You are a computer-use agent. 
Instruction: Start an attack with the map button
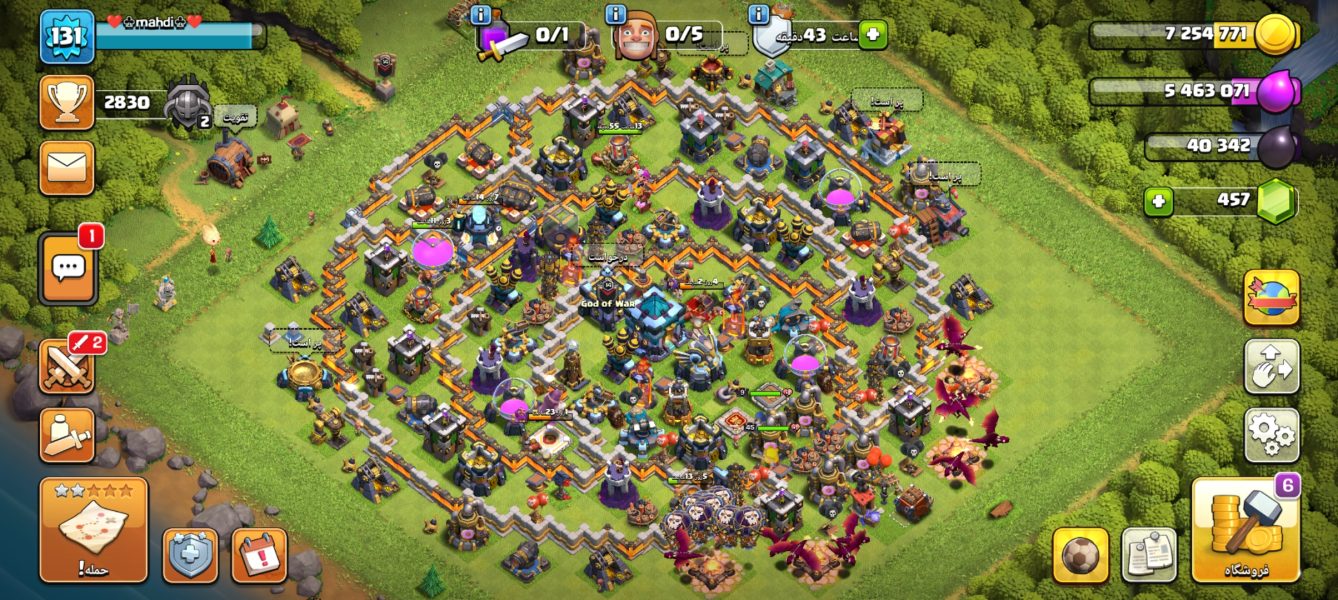tap(93, 529)
